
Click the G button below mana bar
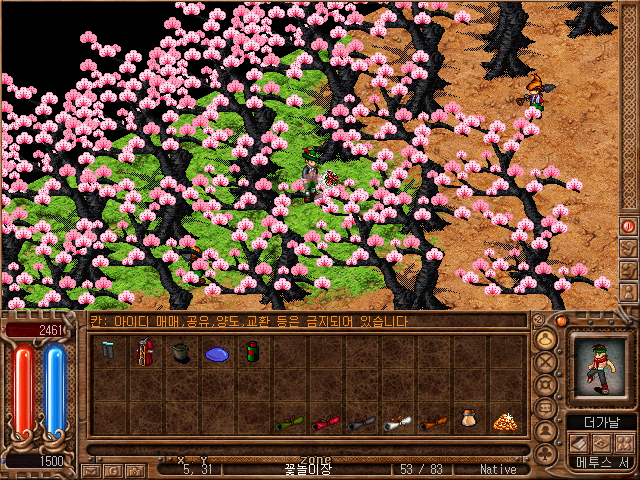click(114, 470)
